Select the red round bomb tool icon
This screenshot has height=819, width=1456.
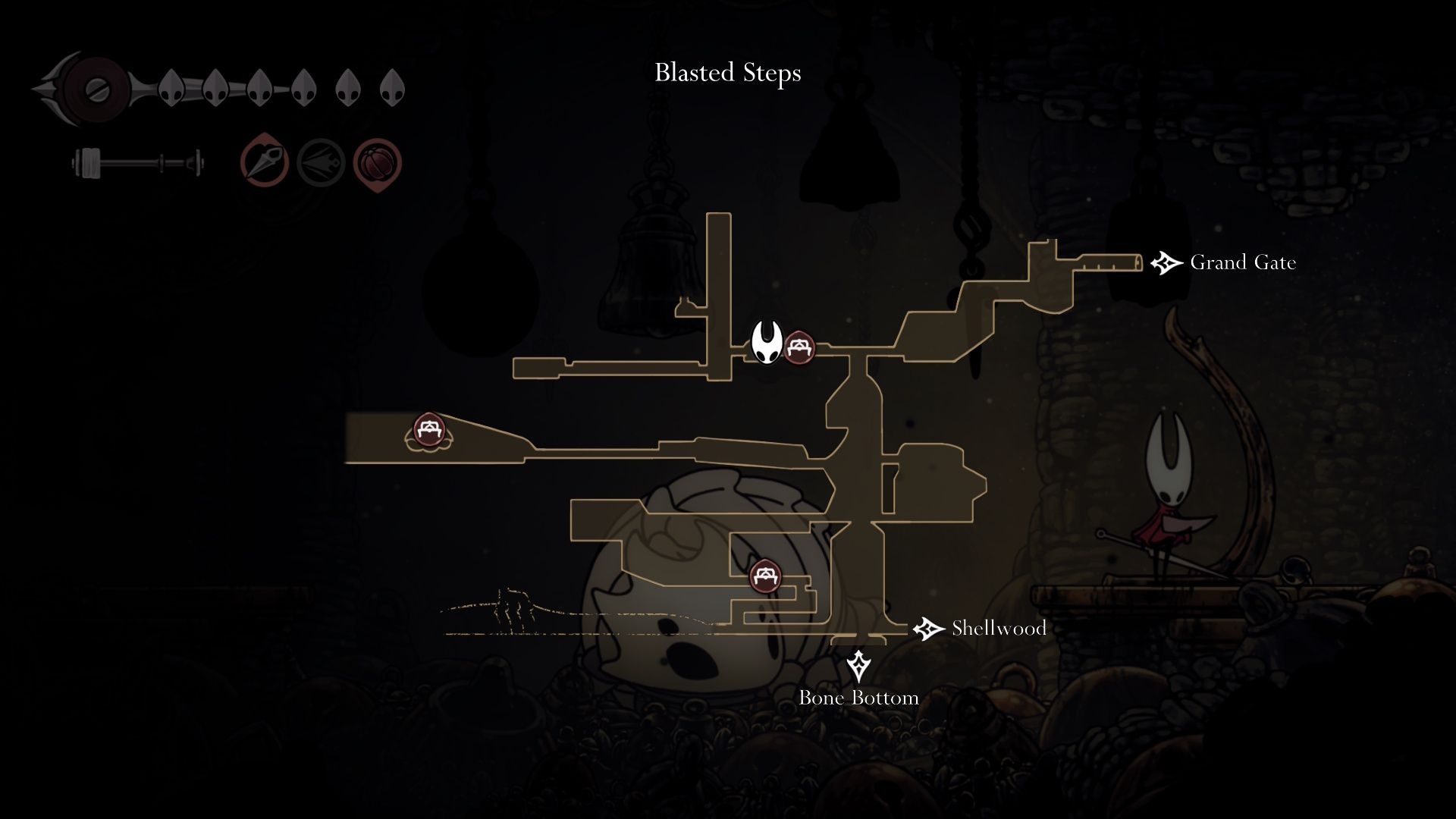click(x=377, y=163)
